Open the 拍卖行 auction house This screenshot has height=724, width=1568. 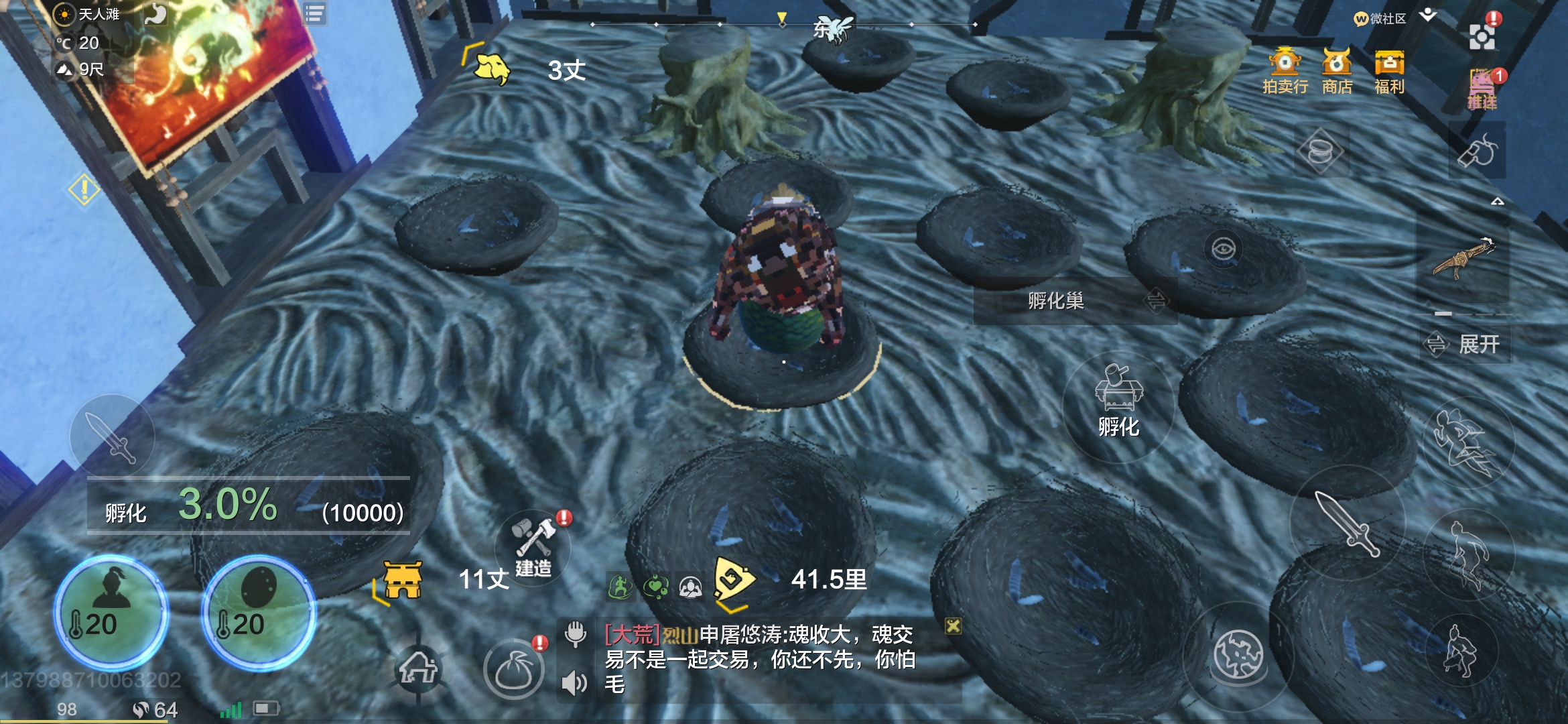point(1285,71)
